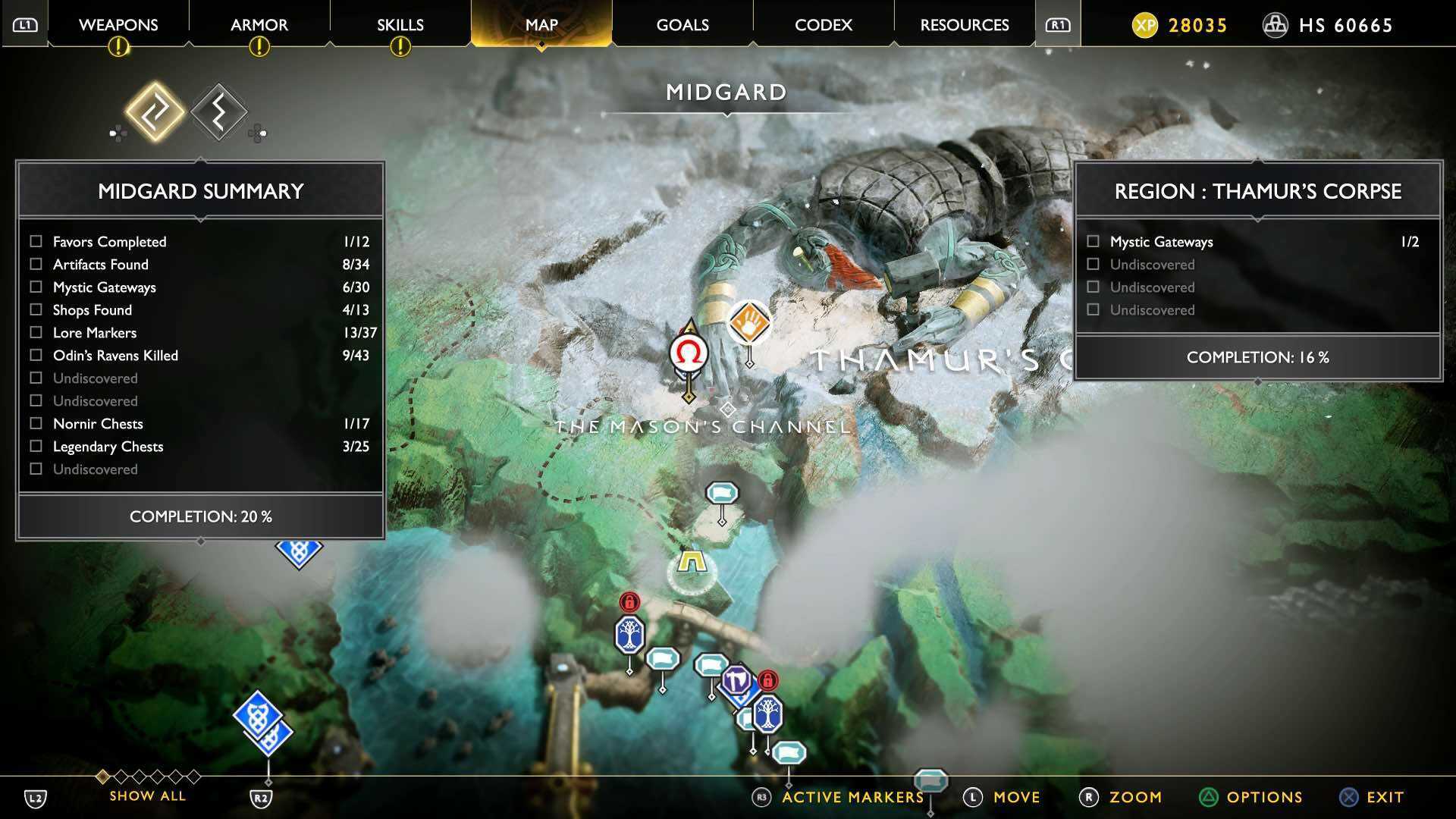Open the CODEX tab
Screen dimensions: 1456x819
point(824,25)
